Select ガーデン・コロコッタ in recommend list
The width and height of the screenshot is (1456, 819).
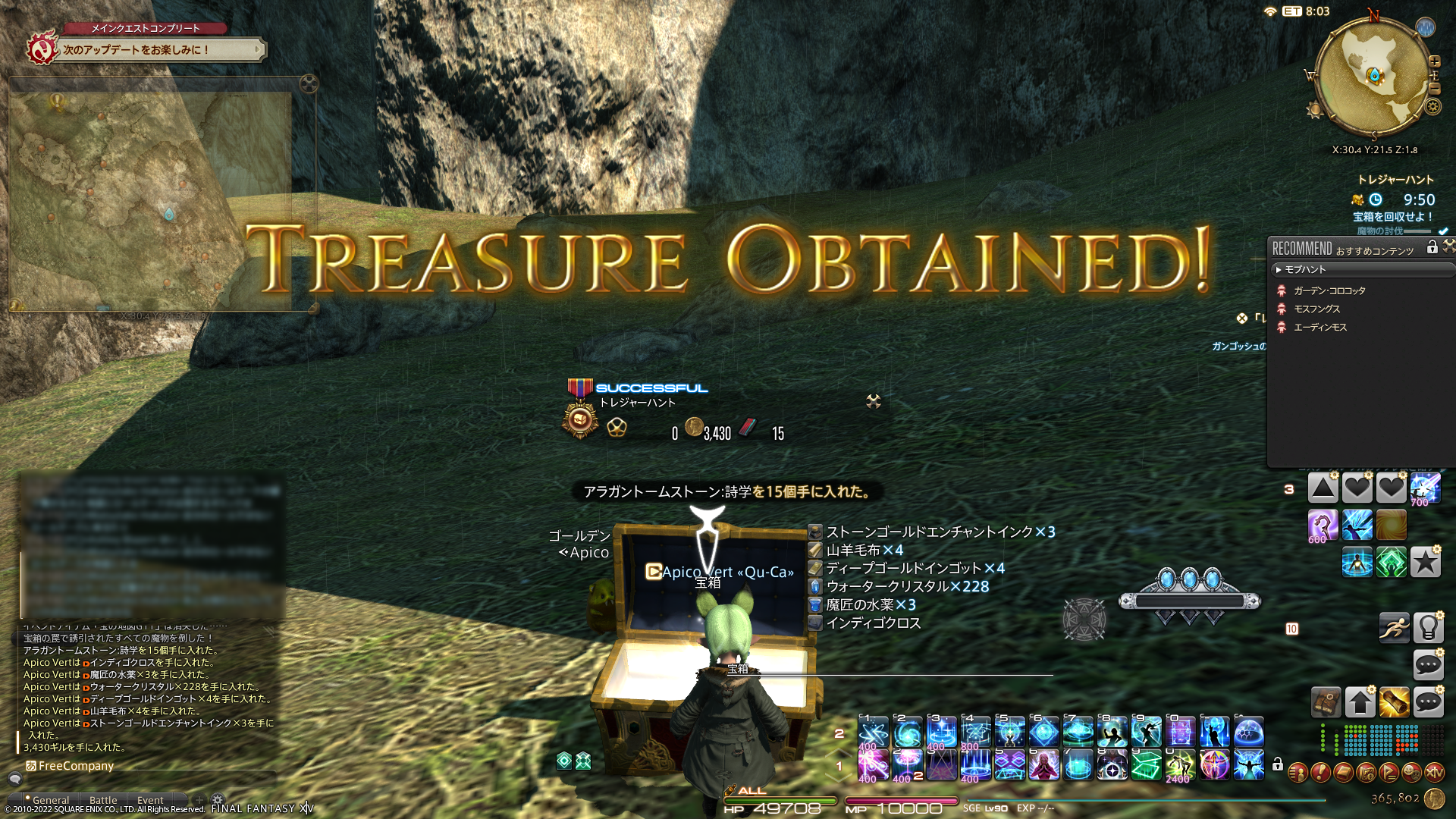[x=1329, y=290]
